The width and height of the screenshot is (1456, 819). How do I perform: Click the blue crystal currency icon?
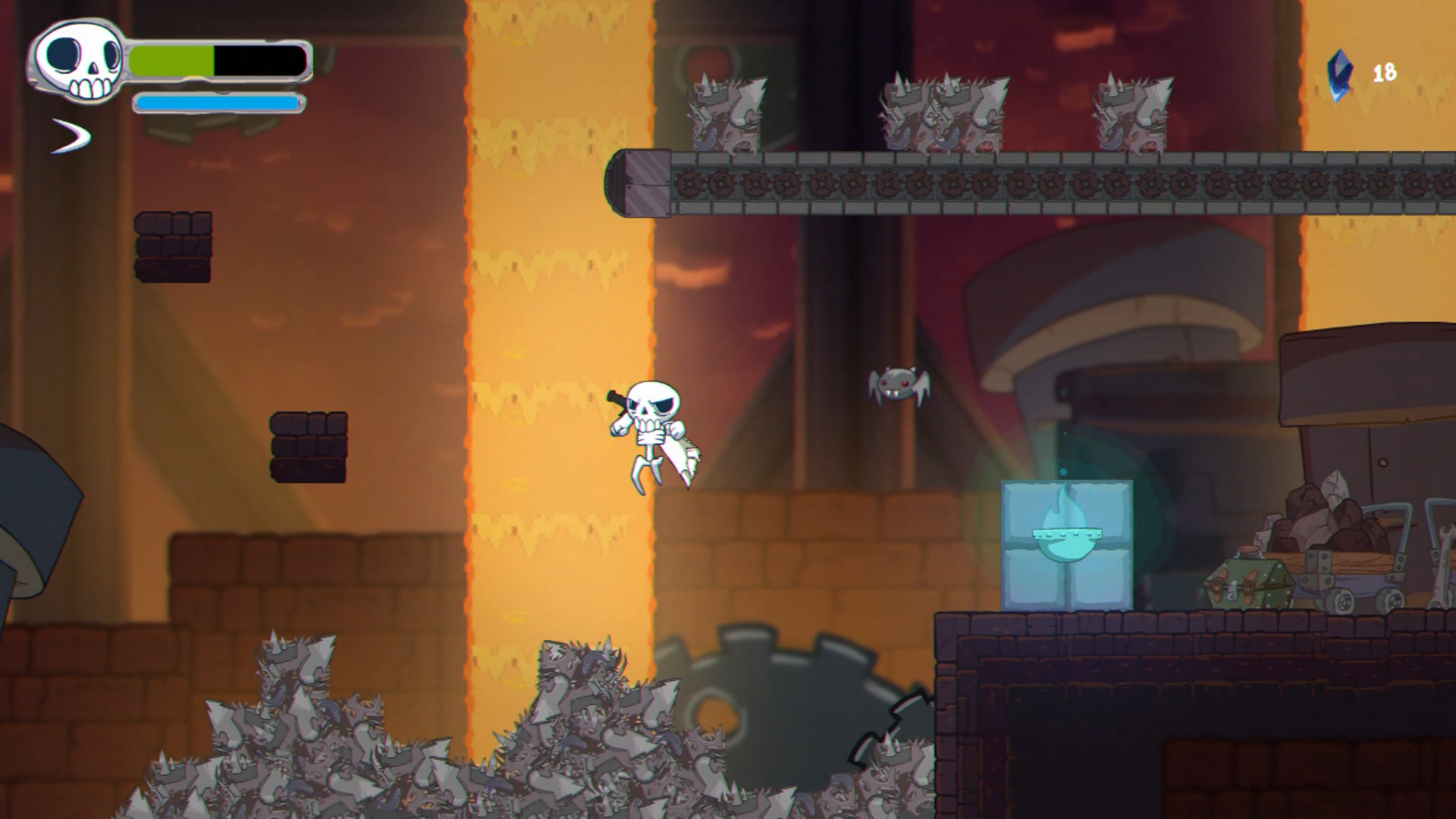tap(1340, 74)
